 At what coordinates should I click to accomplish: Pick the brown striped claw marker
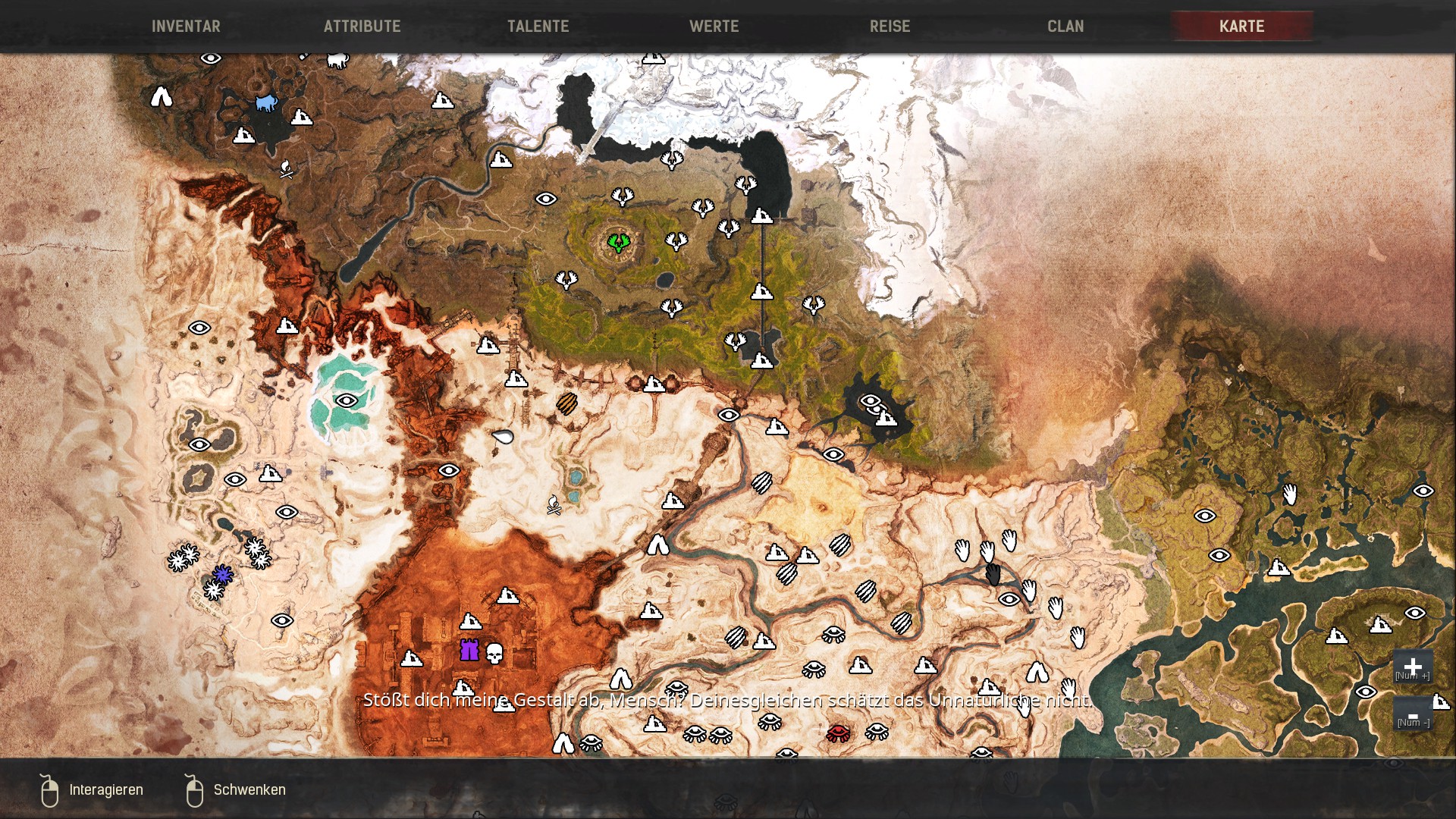coord(566,403)
